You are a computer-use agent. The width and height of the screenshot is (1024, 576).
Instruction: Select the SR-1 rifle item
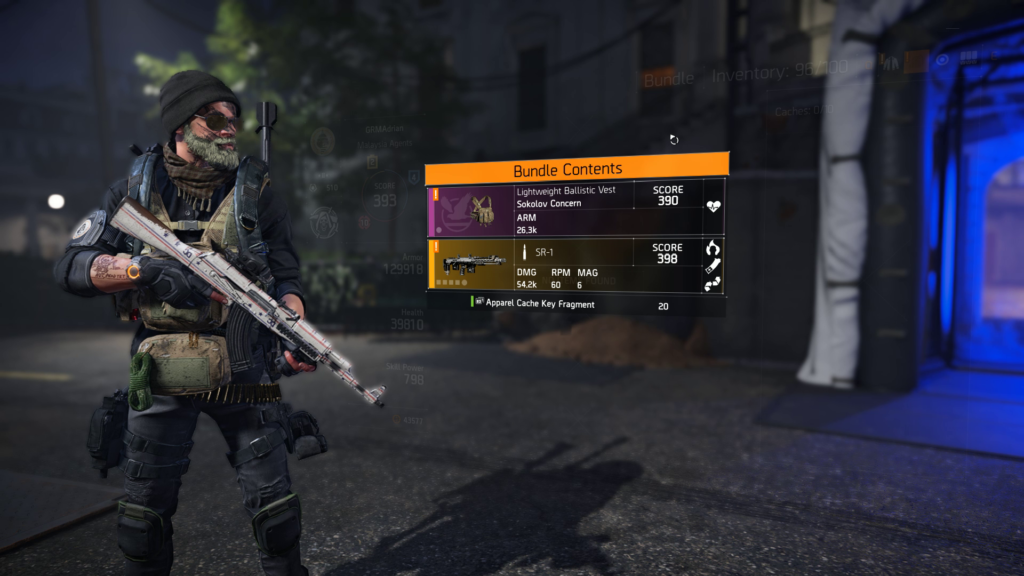[576, 266]
